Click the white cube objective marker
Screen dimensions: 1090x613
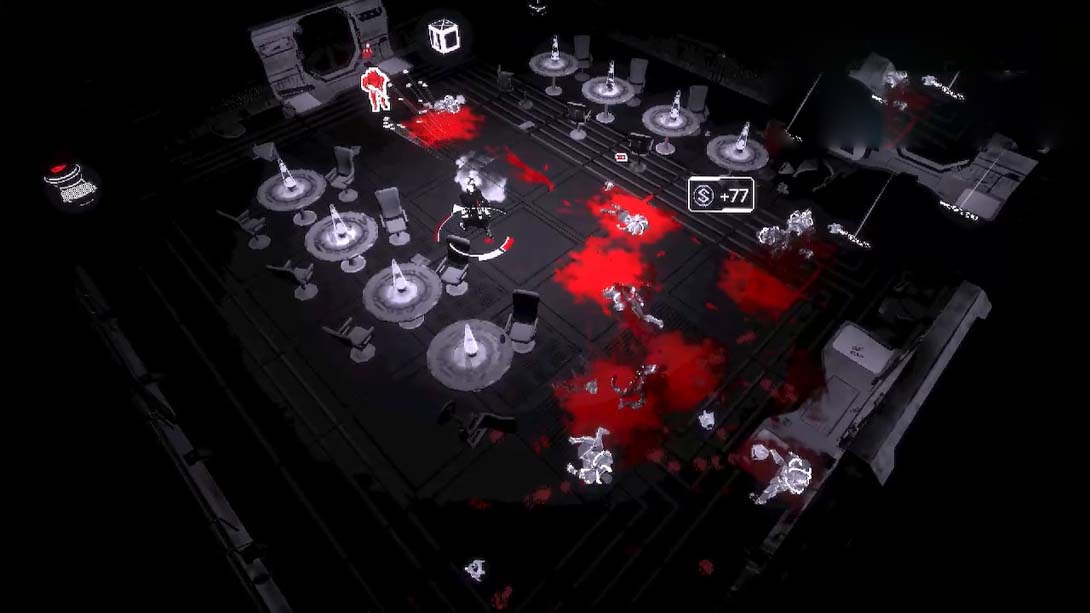click(443, 36)
